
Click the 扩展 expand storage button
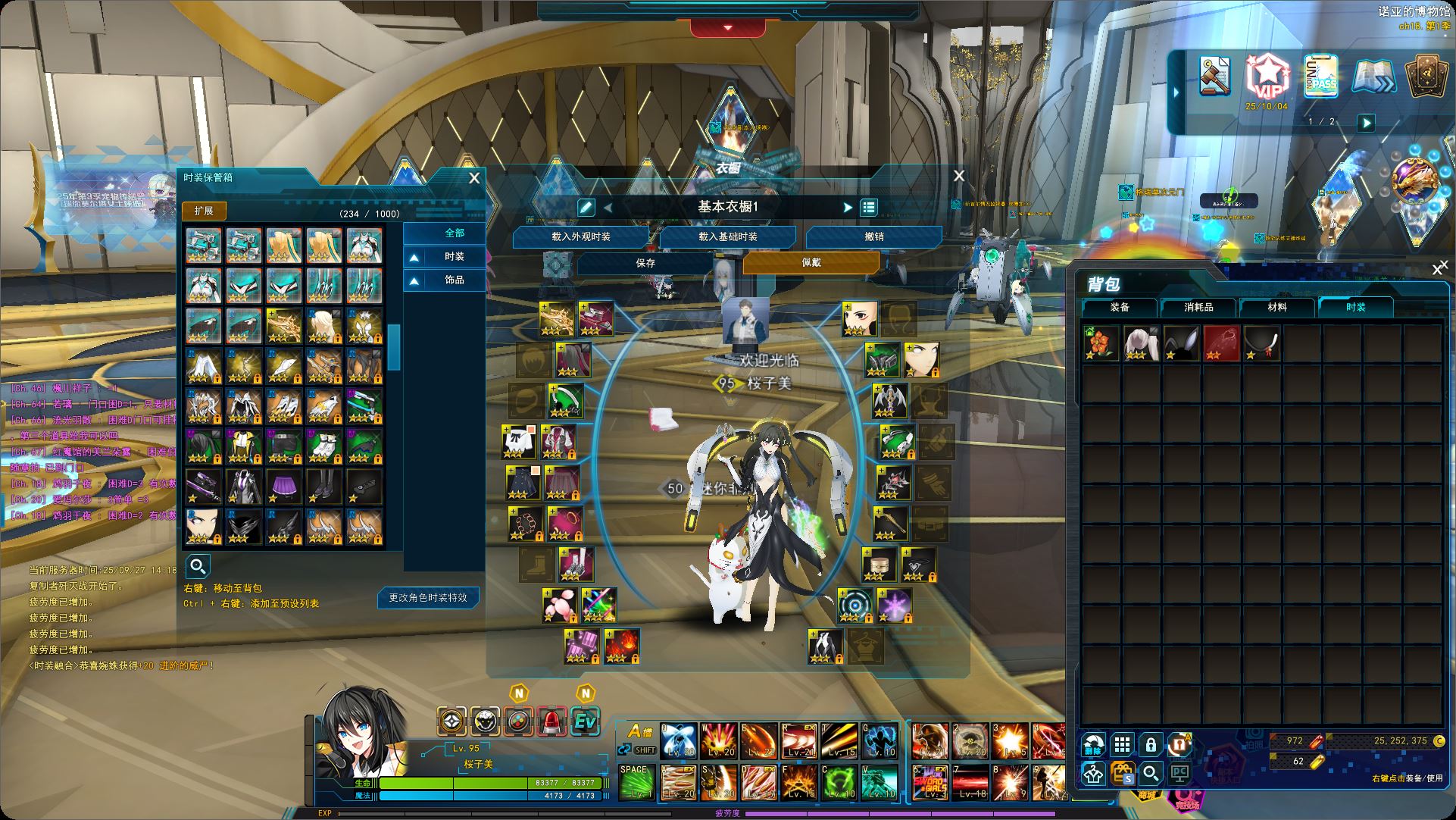pyautogui.click(x=204, y=211)
